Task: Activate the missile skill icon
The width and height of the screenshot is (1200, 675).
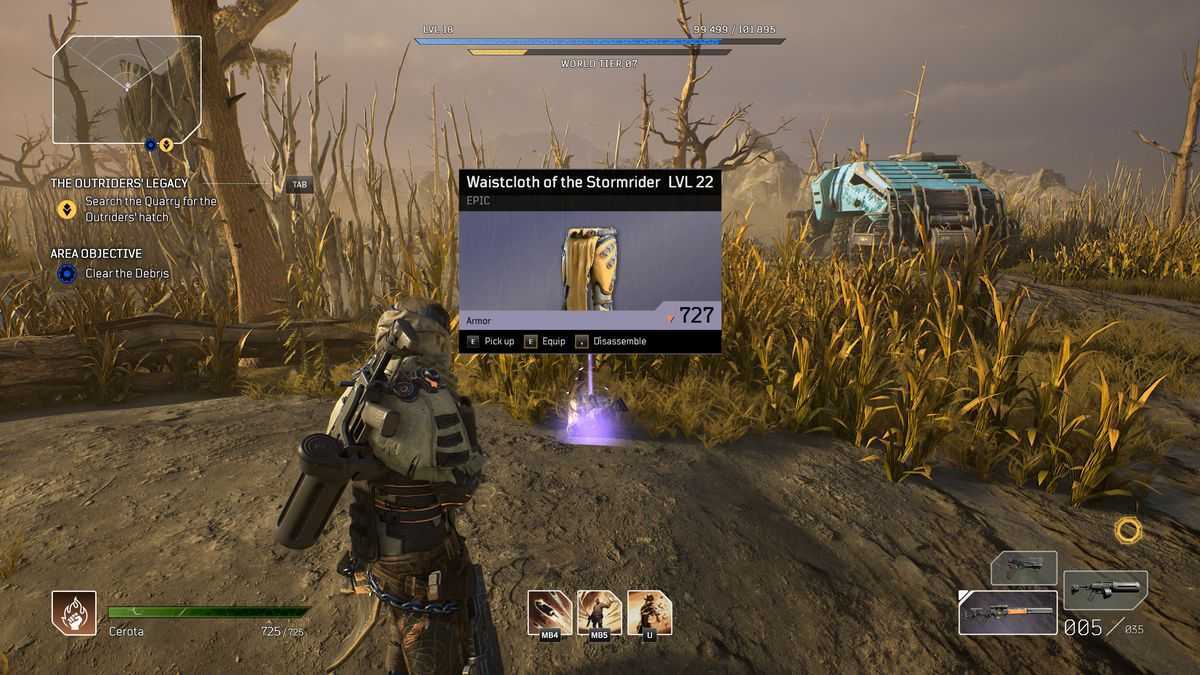Action: pyautogui.click(x=549, y=611)
